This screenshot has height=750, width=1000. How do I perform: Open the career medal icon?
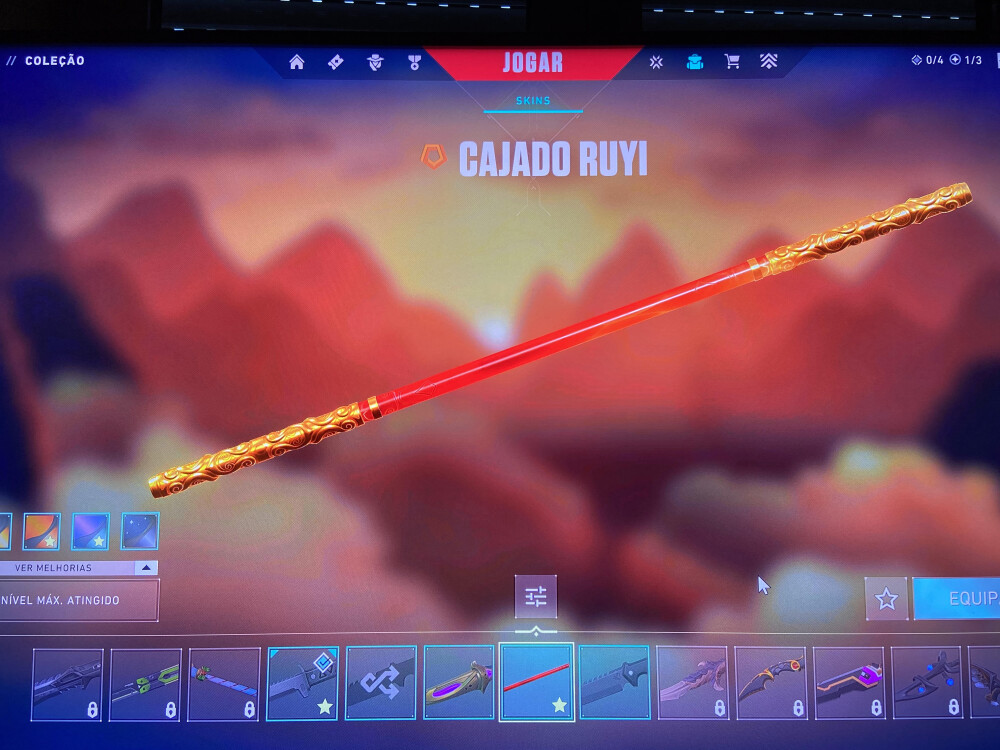point(414,62)
